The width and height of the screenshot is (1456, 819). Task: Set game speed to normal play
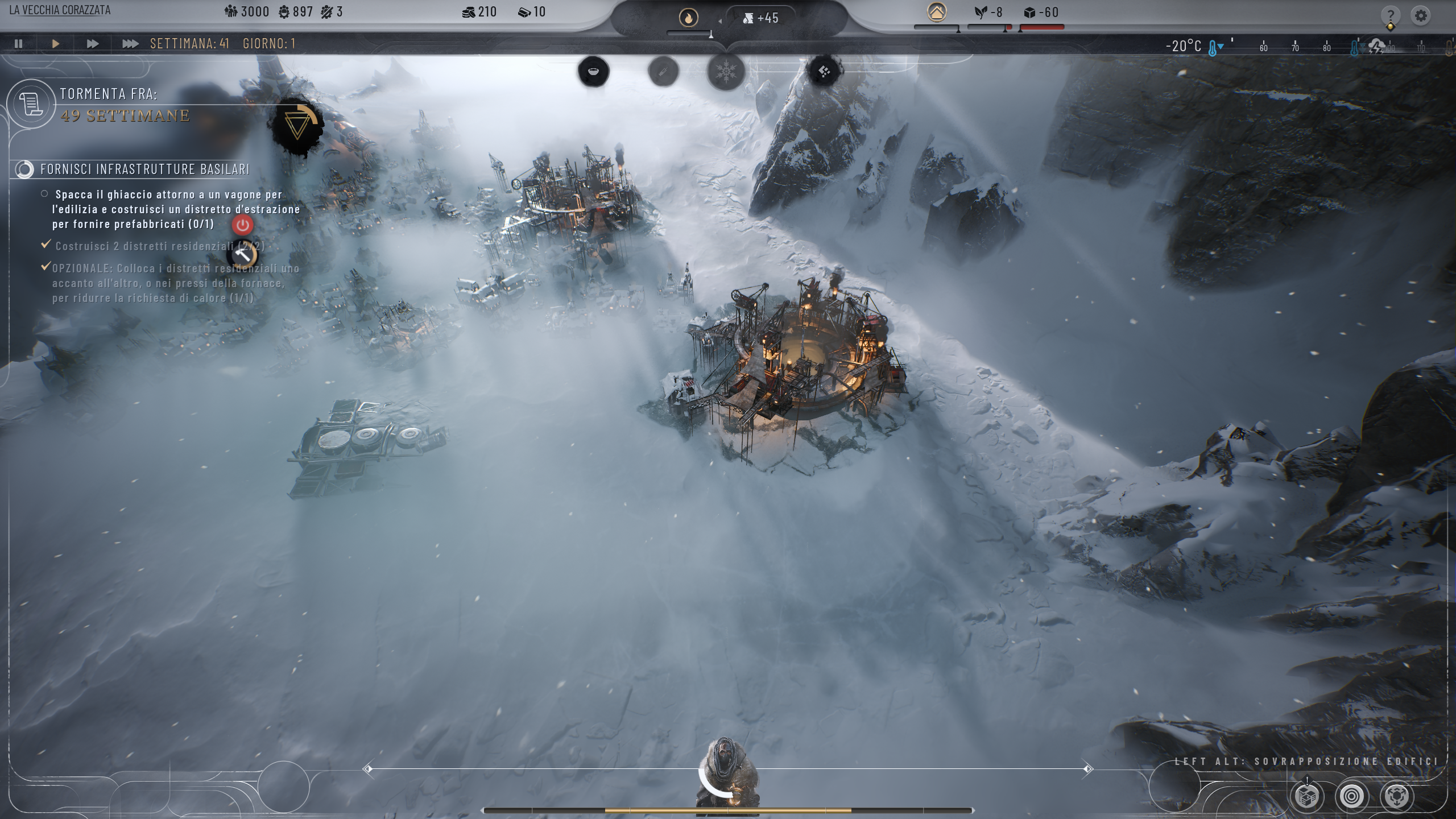pos(56,44)
